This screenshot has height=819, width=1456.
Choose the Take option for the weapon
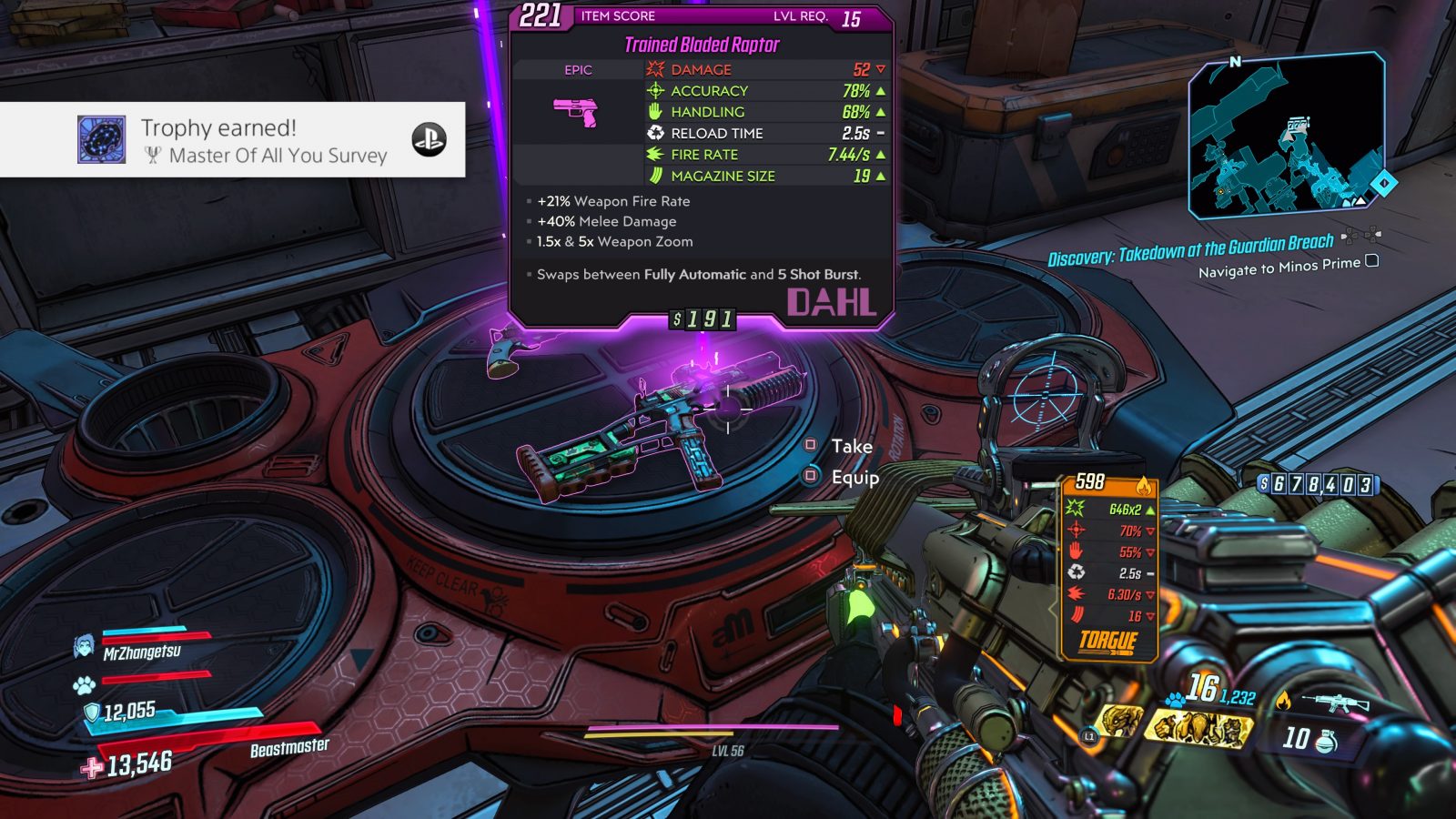851,446
